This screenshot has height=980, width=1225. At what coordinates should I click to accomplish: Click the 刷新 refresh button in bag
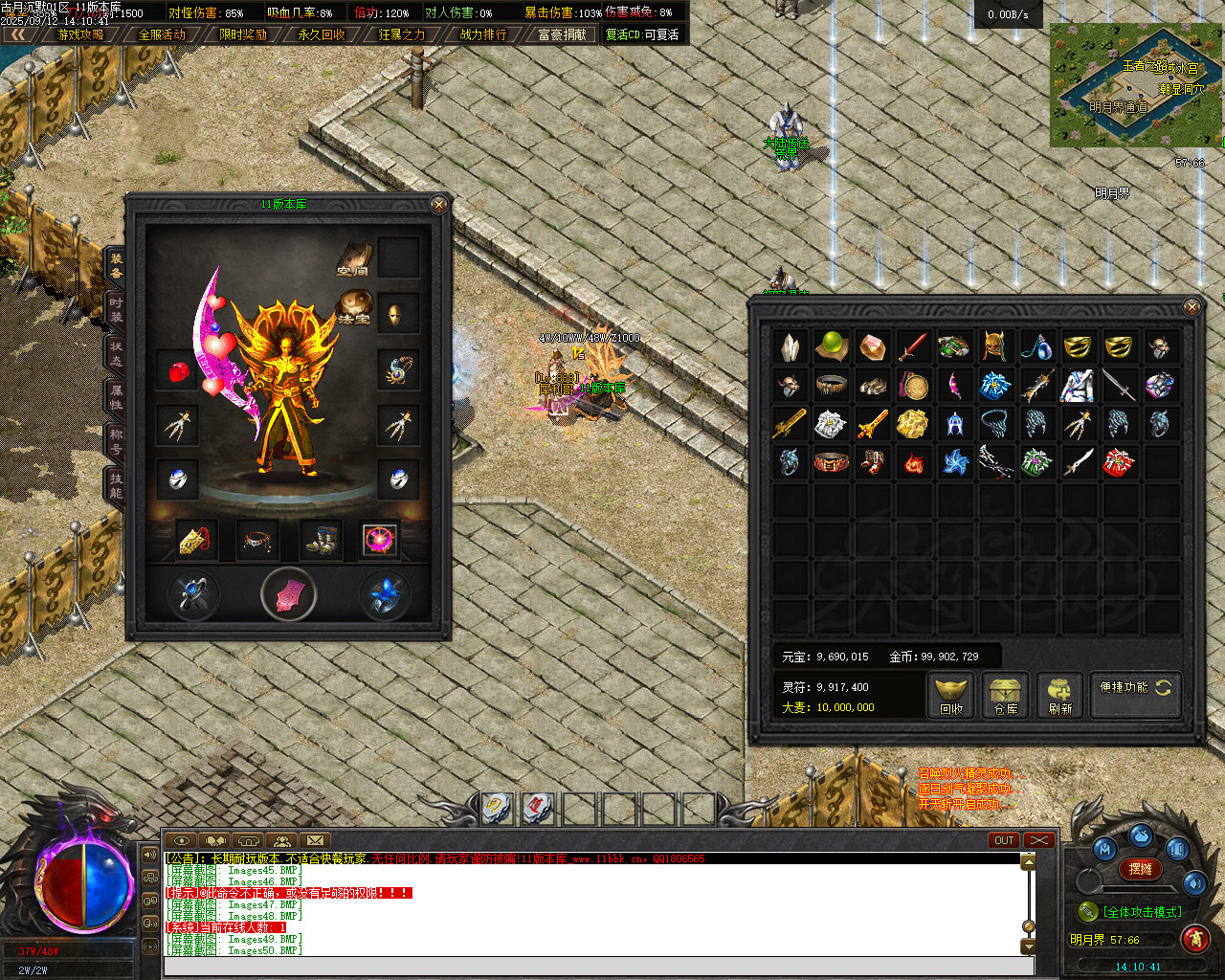click(1059, 695)
